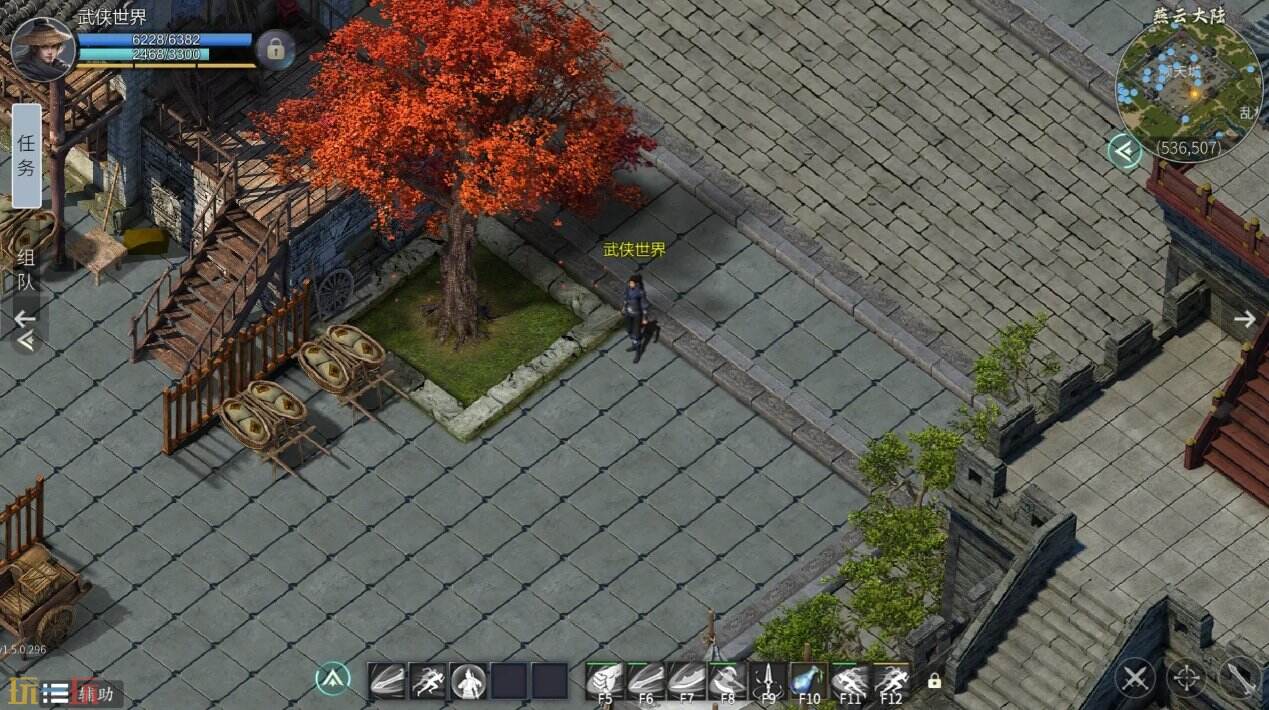The width and height of the screenshot is (1269, 710).
Task: Collapse the minimap with the teal arrow button
Action: pyautogui.click(x=1125, y=151)
